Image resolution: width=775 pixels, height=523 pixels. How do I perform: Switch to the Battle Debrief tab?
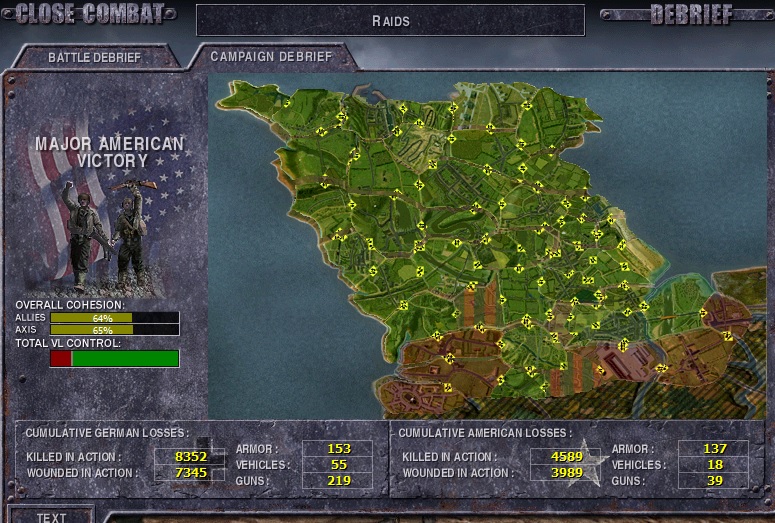point(94,57)
